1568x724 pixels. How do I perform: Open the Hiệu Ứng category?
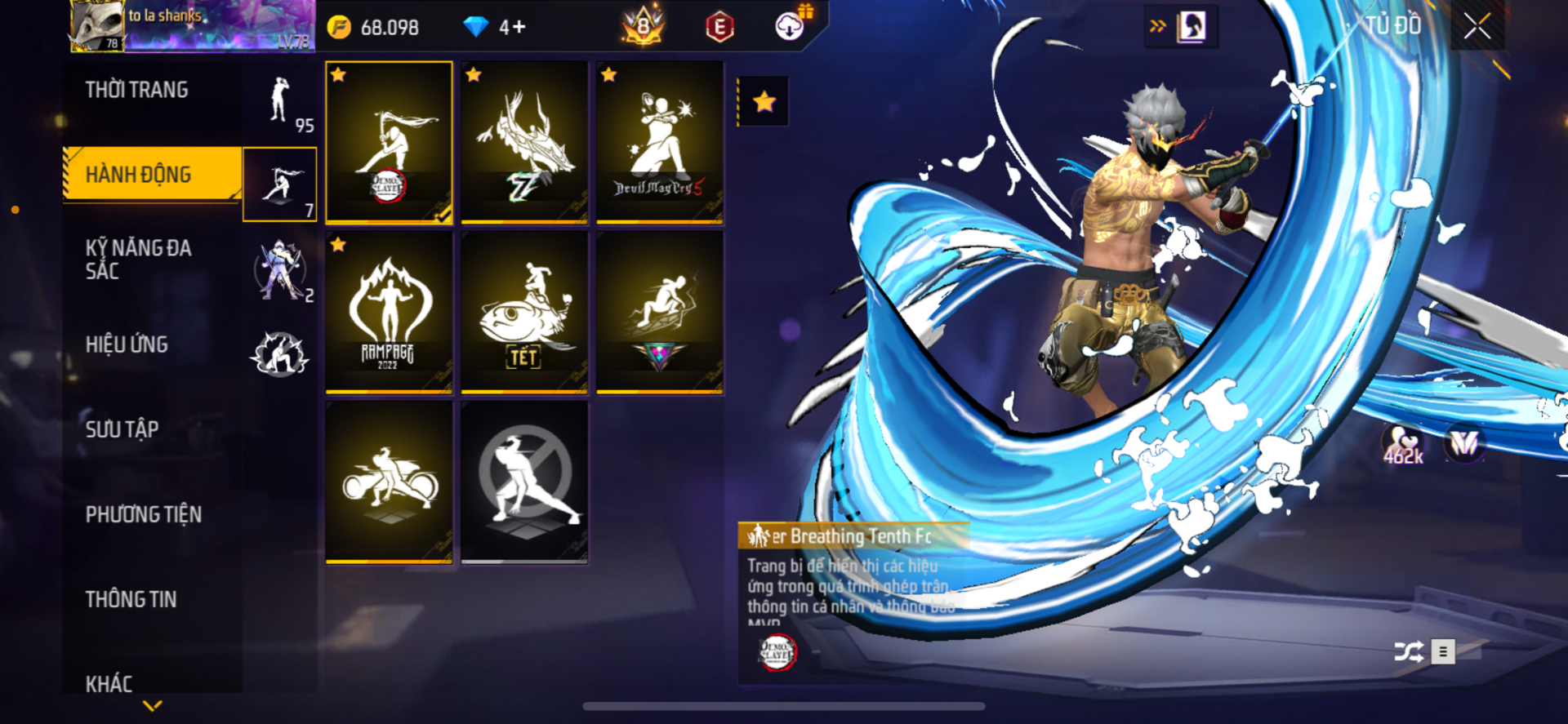[127, 344]
